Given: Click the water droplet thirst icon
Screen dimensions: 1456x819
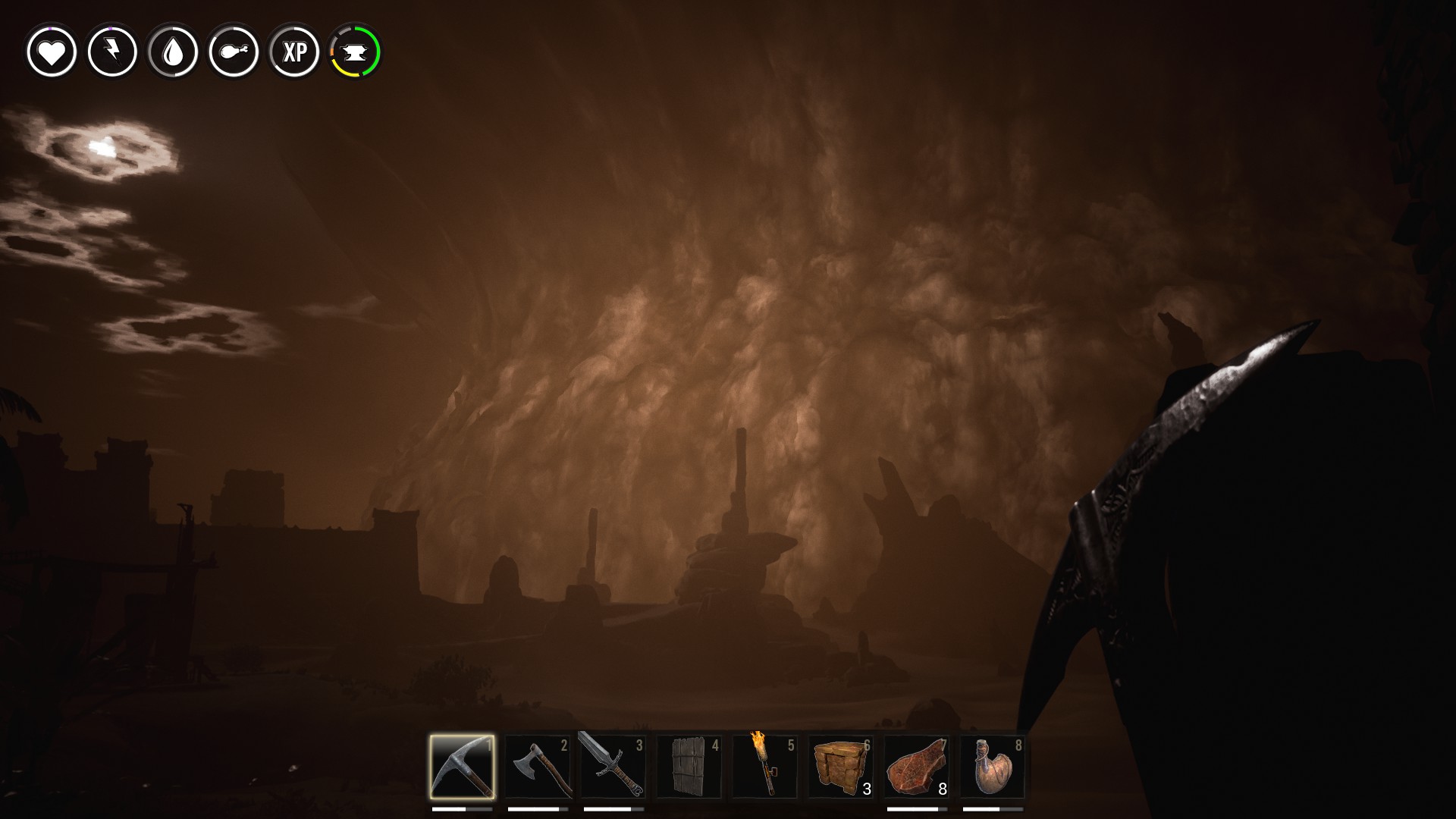Looking at the screenshot, I should [x=173, y=52].
